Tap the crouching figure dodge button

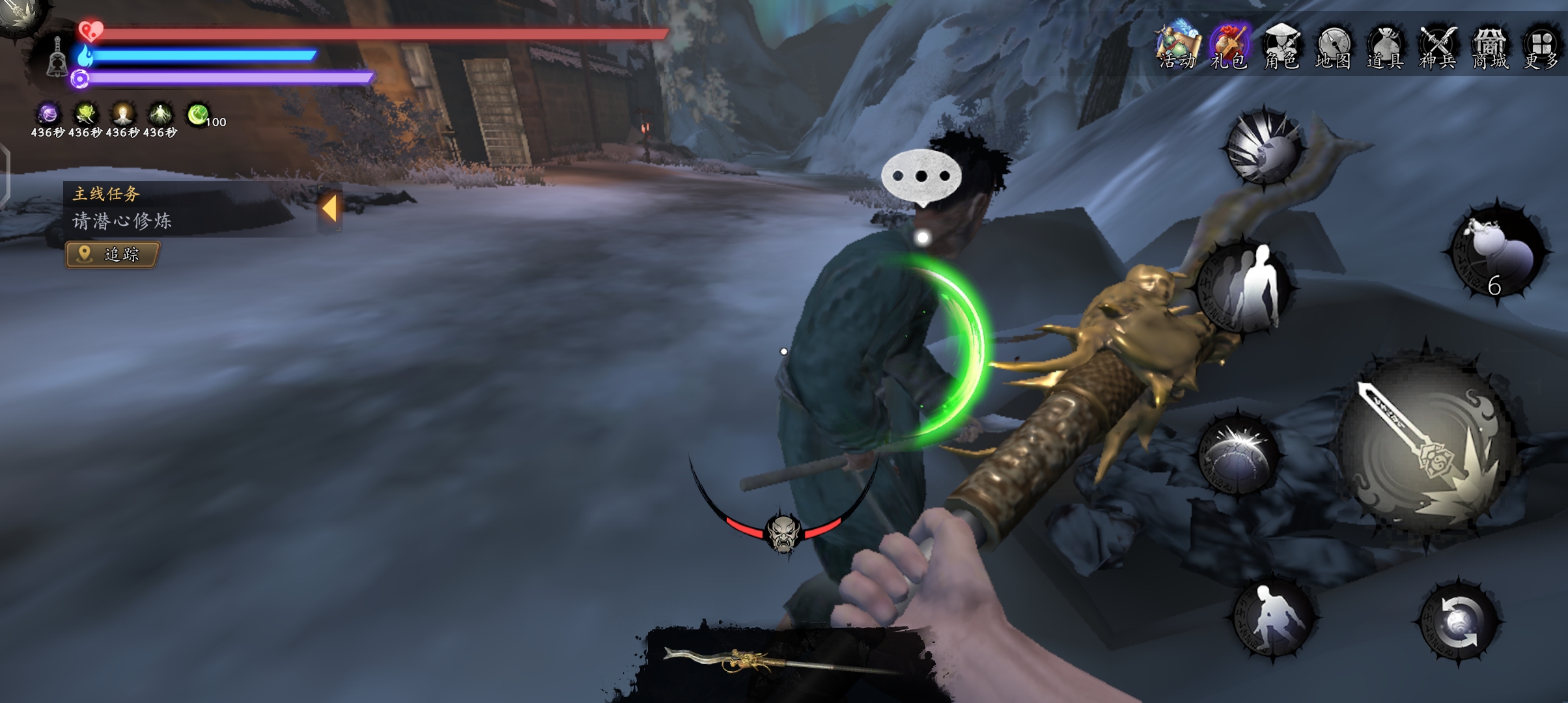point(1273,618)
